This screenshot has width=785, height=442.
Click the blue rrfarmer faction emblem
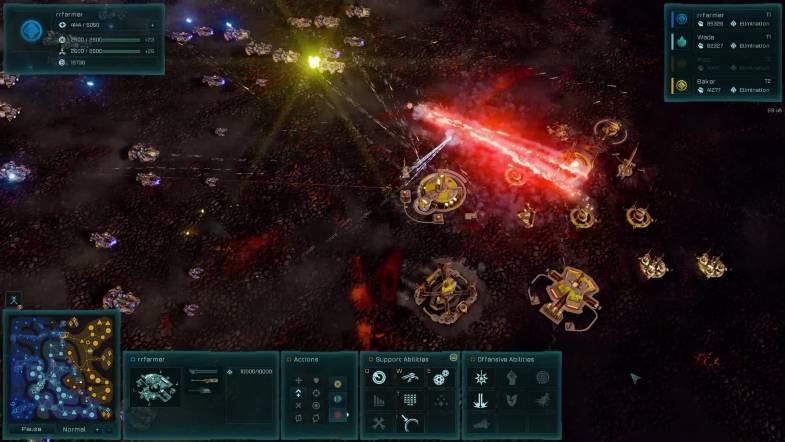[32, 30]
